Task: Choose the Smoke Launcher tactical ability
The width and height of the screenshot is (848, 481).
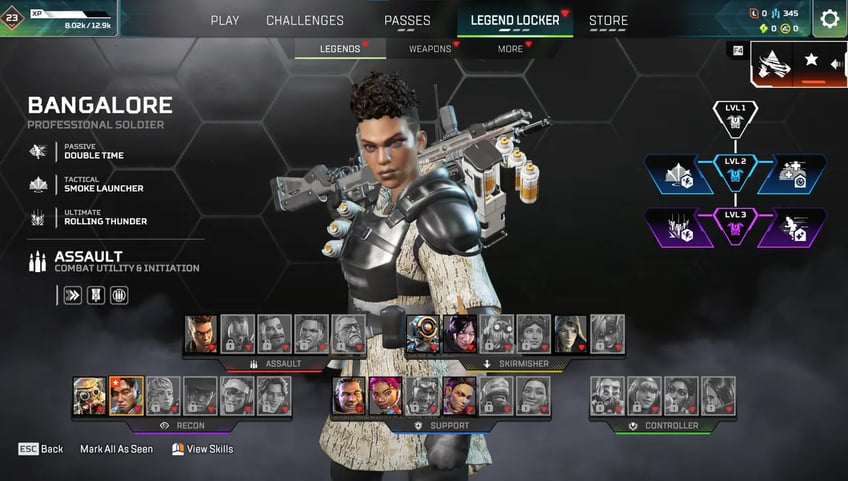Action: pos(103,184)
